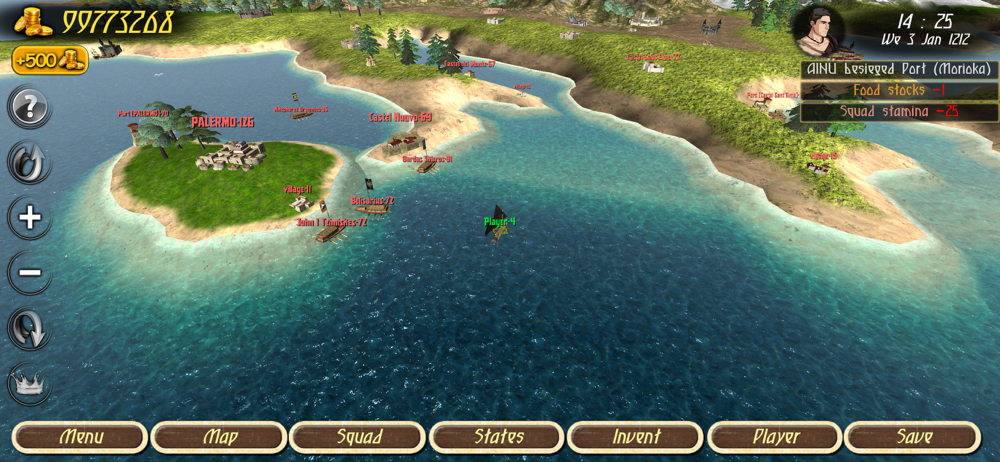
Task: Zoom in with the plus button
Action: [30, 218]
